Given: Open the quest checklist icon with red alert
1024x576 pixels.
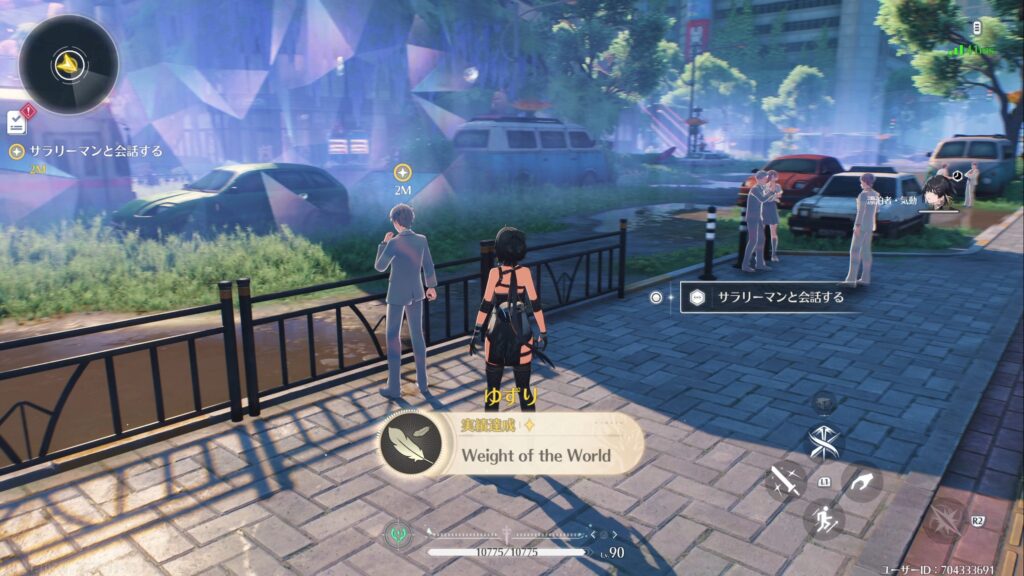Looking at the screenshot, I should 17,121.
